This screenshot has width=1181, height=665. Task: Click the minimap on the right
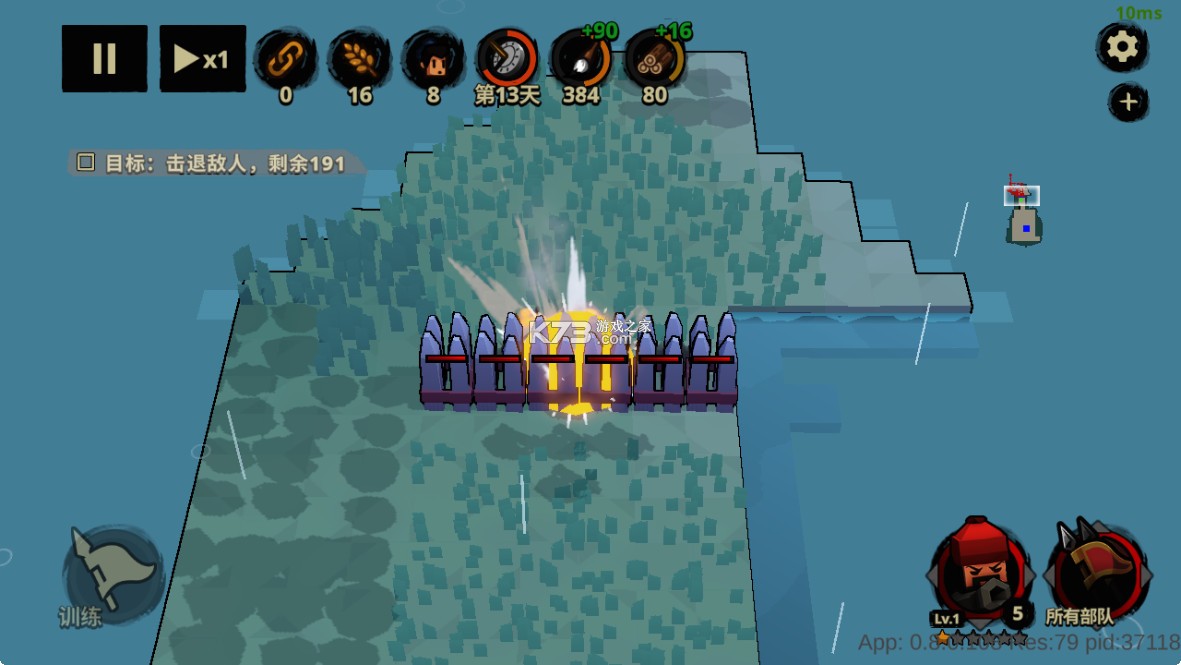[1023, 214]
